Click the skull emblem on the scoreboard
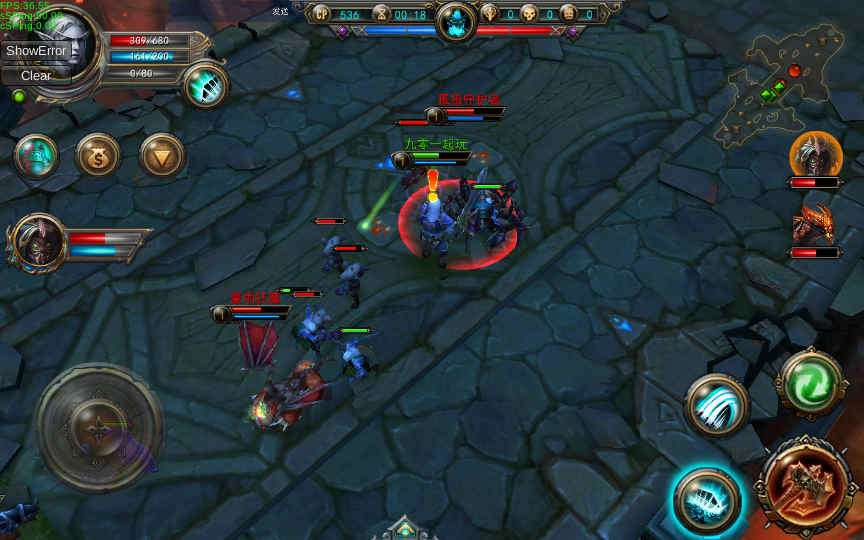Screen dimensions: 864x540 point(455,19)
